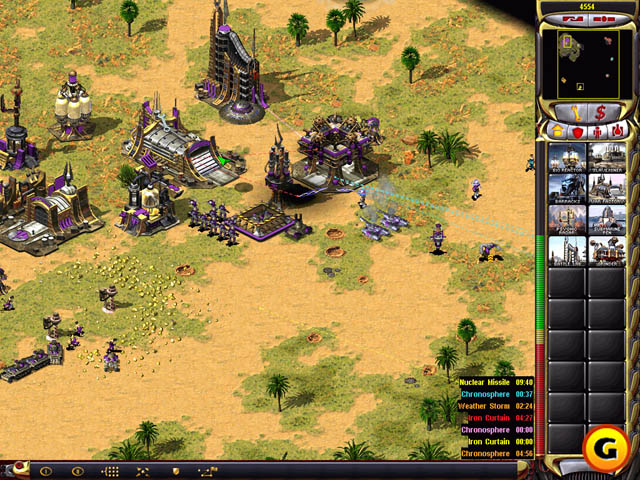Select the War Factory build icon
The image size is (640, 480).
coord(605,188)
